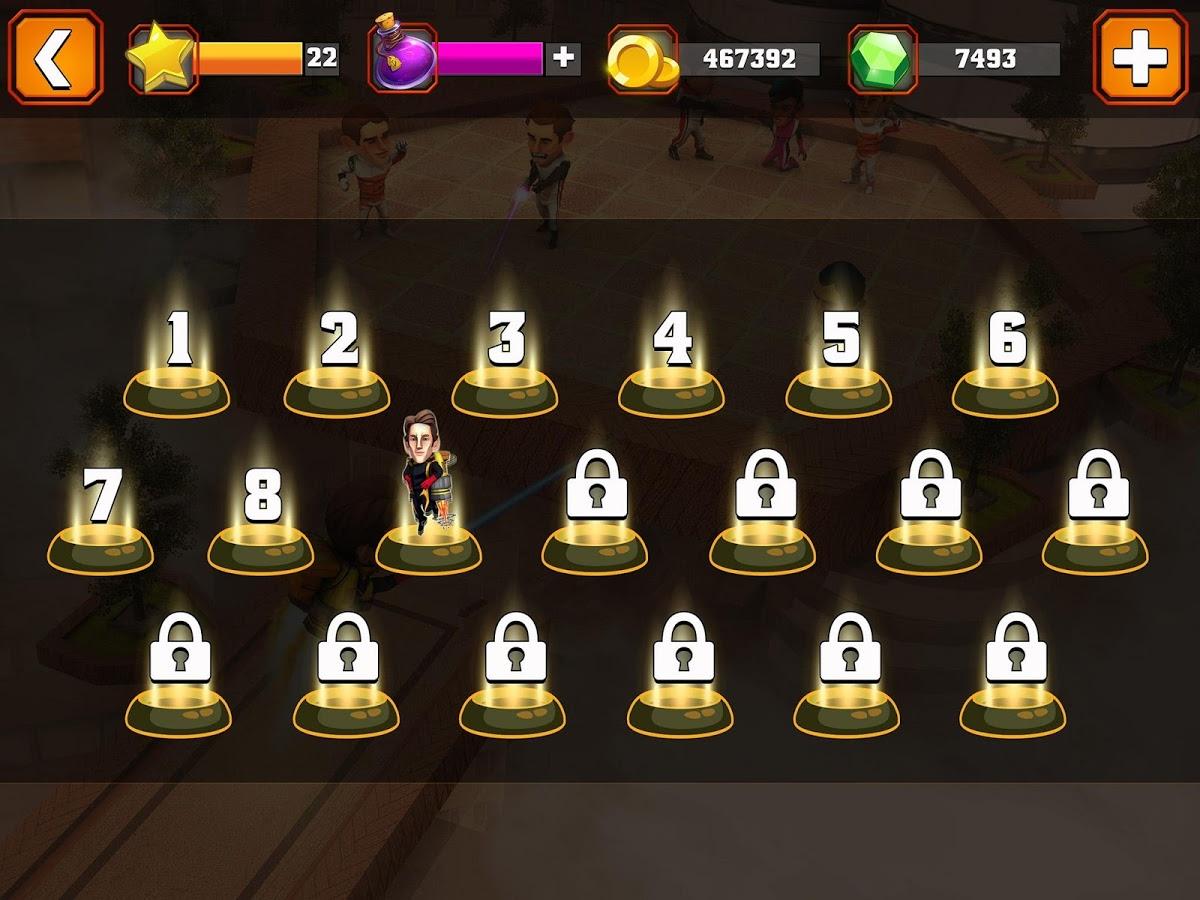Go back using the orange arrow button
The height and width of the screenshot is (900, 1200).
tap(55, 58)
